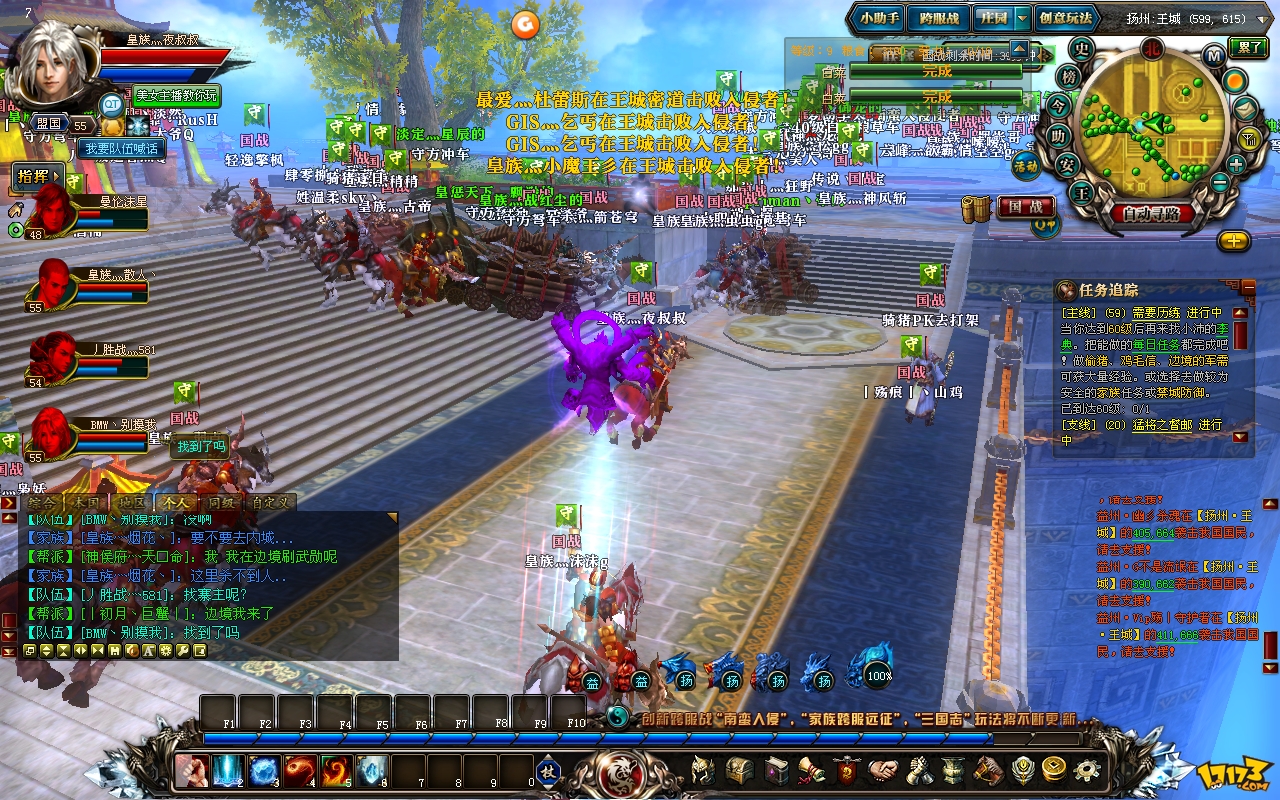Viewport: 1280px width, 800px height.
Task: Open the 小助手 helper menu
Action: pyautogui.click(x=879, y=18)
